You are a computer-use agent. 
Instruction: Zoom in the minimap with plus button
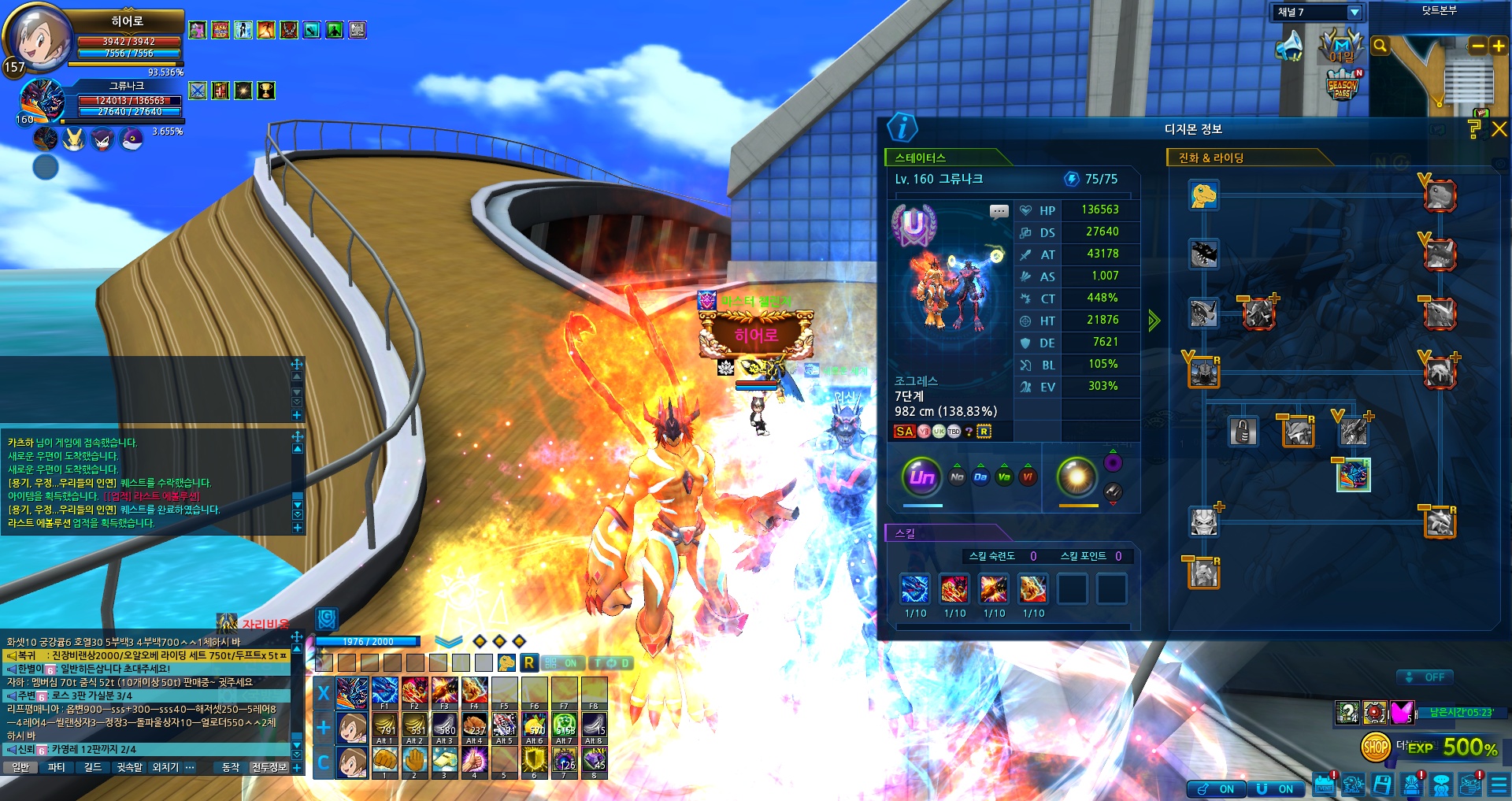1499,46
